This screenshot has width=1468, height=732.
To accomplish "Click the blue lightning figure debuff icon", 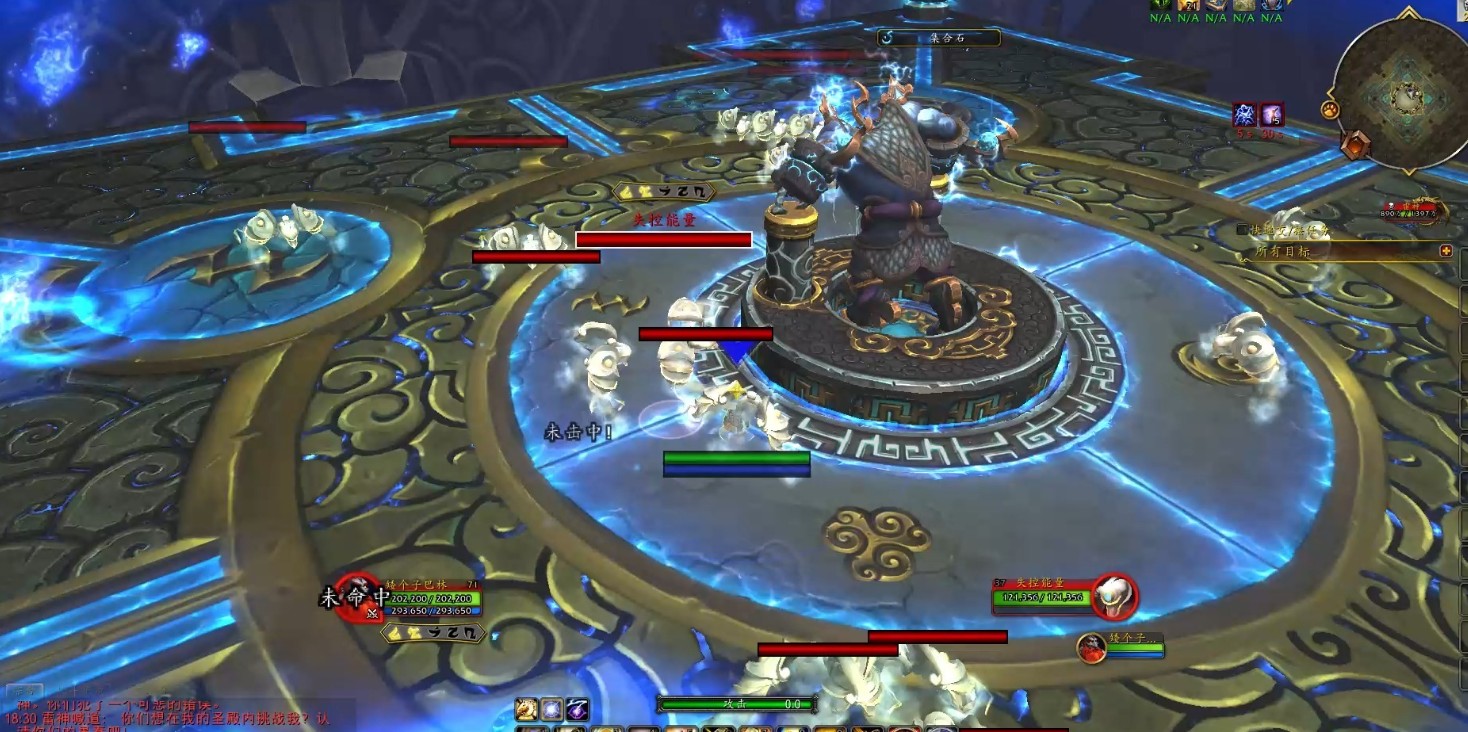I will click(x=1245, y=115).
